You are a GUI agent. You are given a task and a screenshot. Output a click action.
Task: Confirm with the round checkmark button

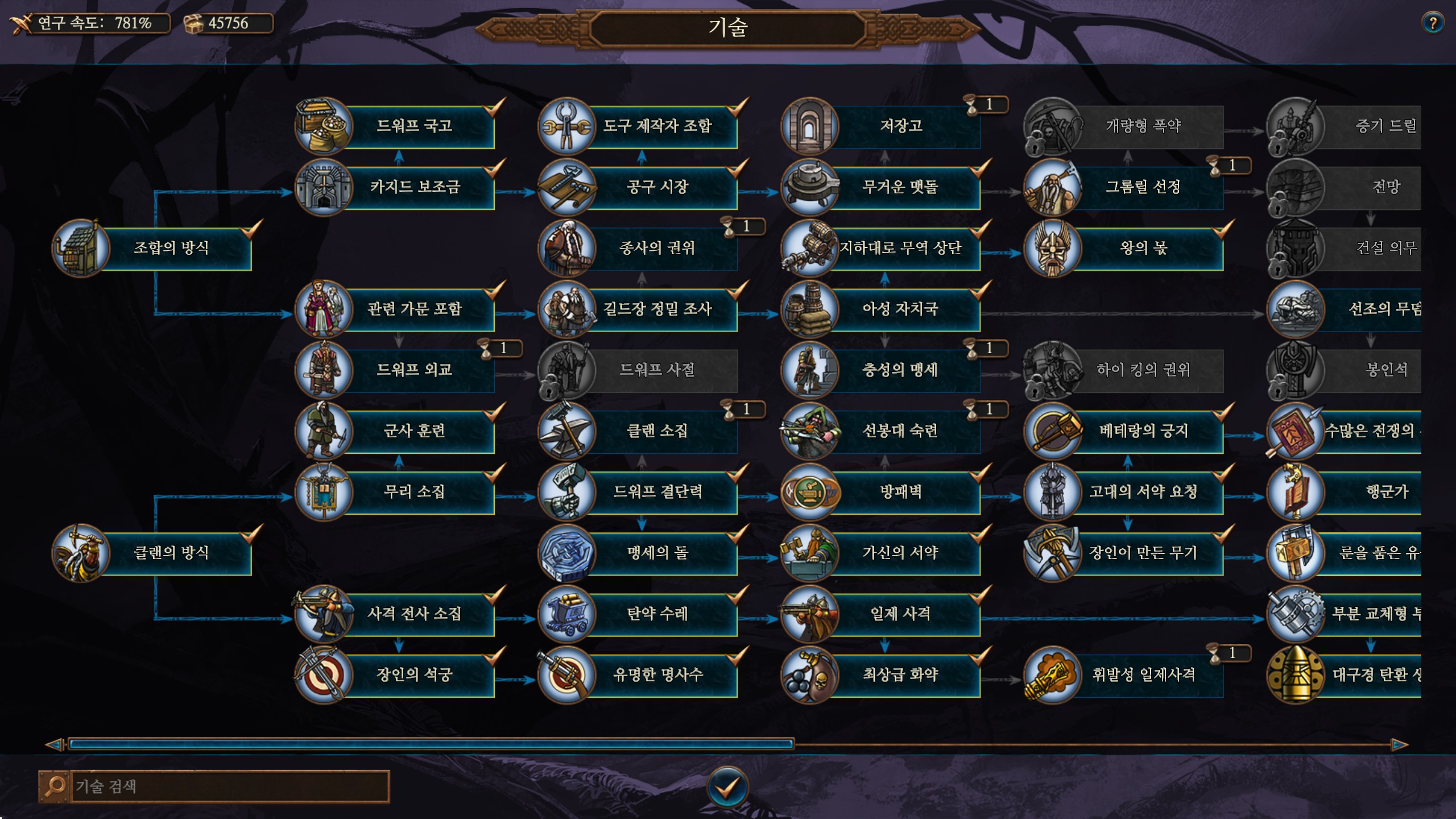click(727, 787)
